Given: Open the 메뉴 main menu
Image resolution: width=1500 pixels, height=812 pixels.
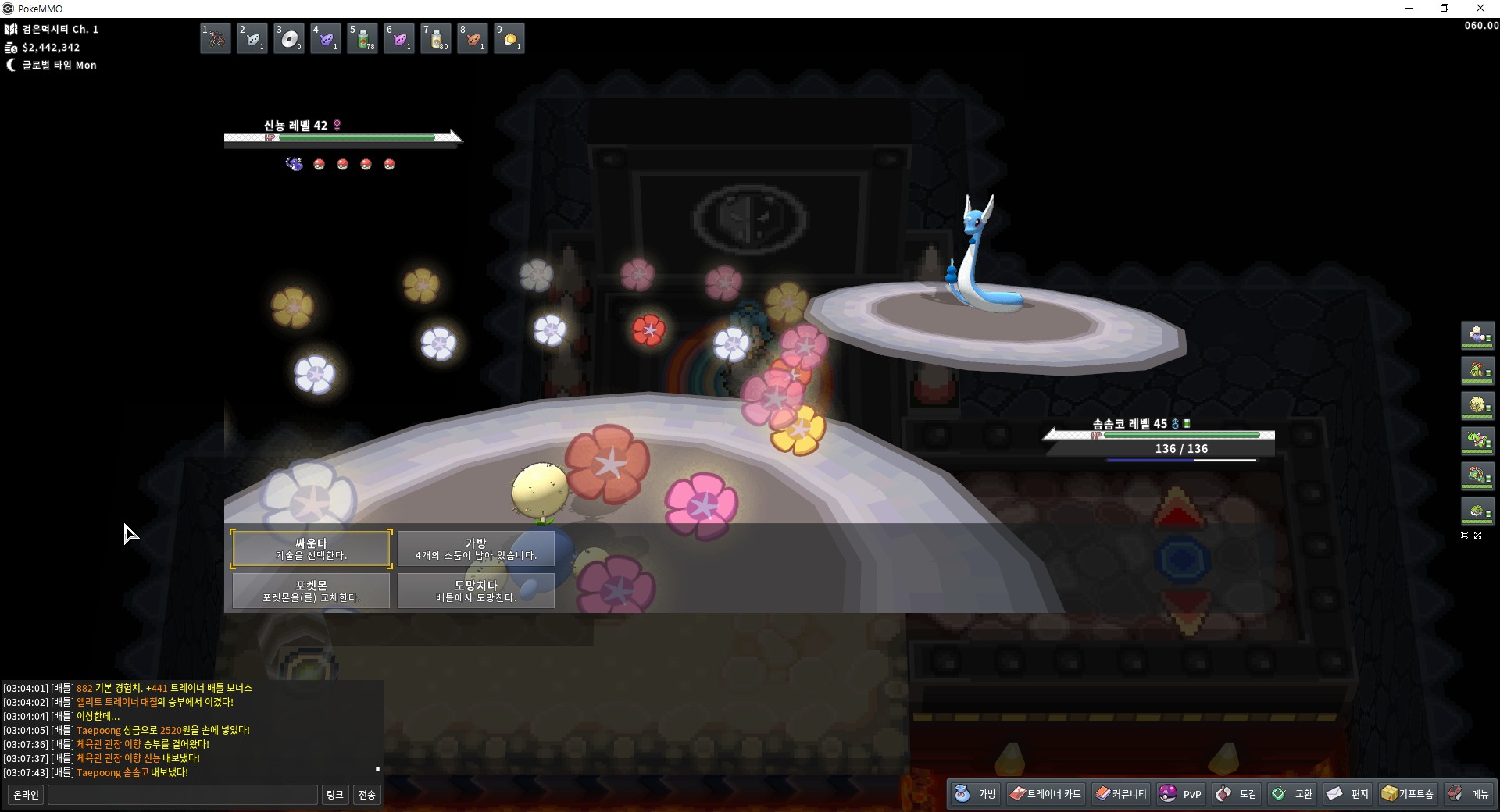Looking at the screenshot, I should coord(1469,794).
